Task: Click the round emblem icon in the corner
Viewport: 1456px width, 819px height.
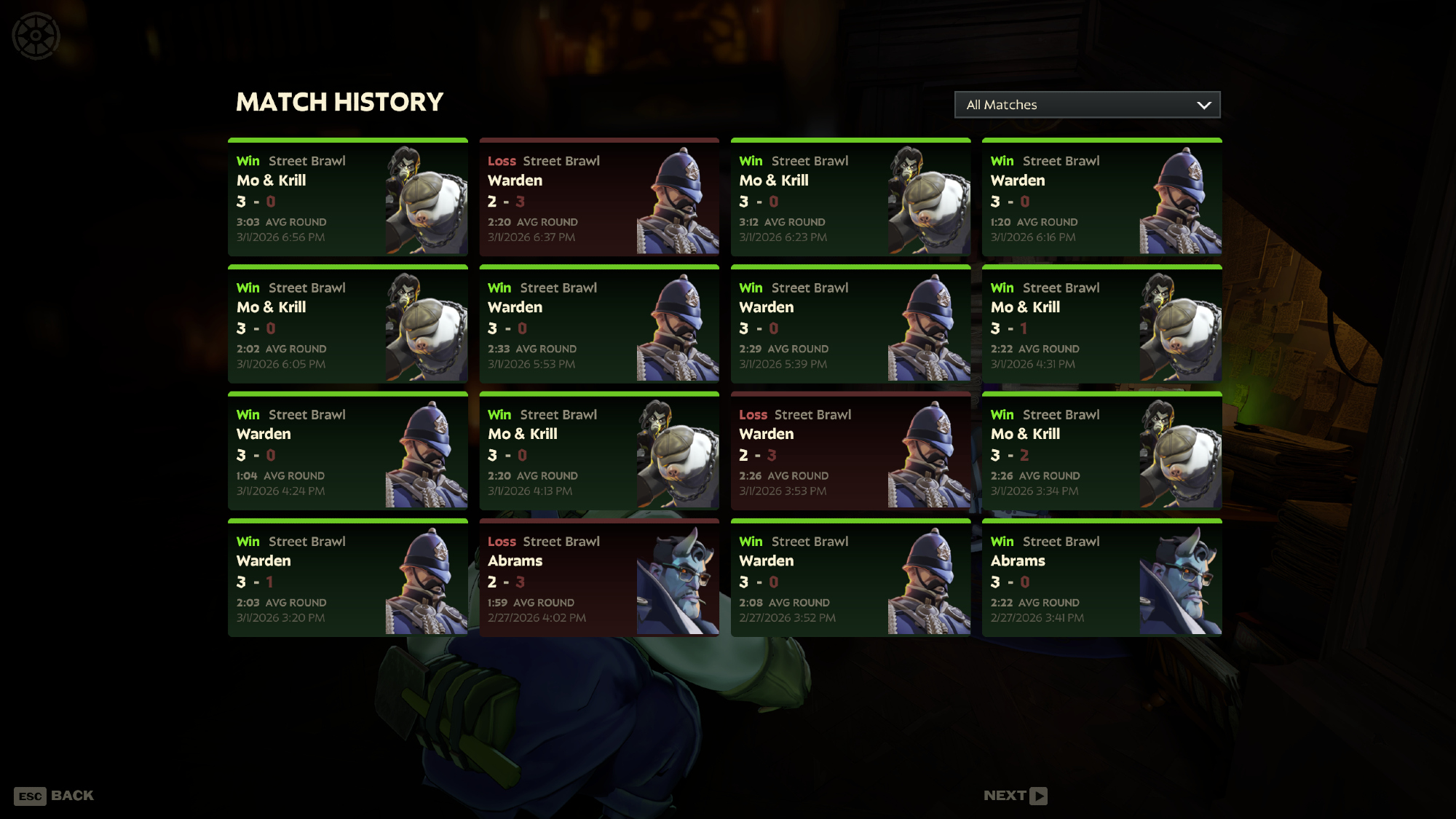Action: [36, 36]
